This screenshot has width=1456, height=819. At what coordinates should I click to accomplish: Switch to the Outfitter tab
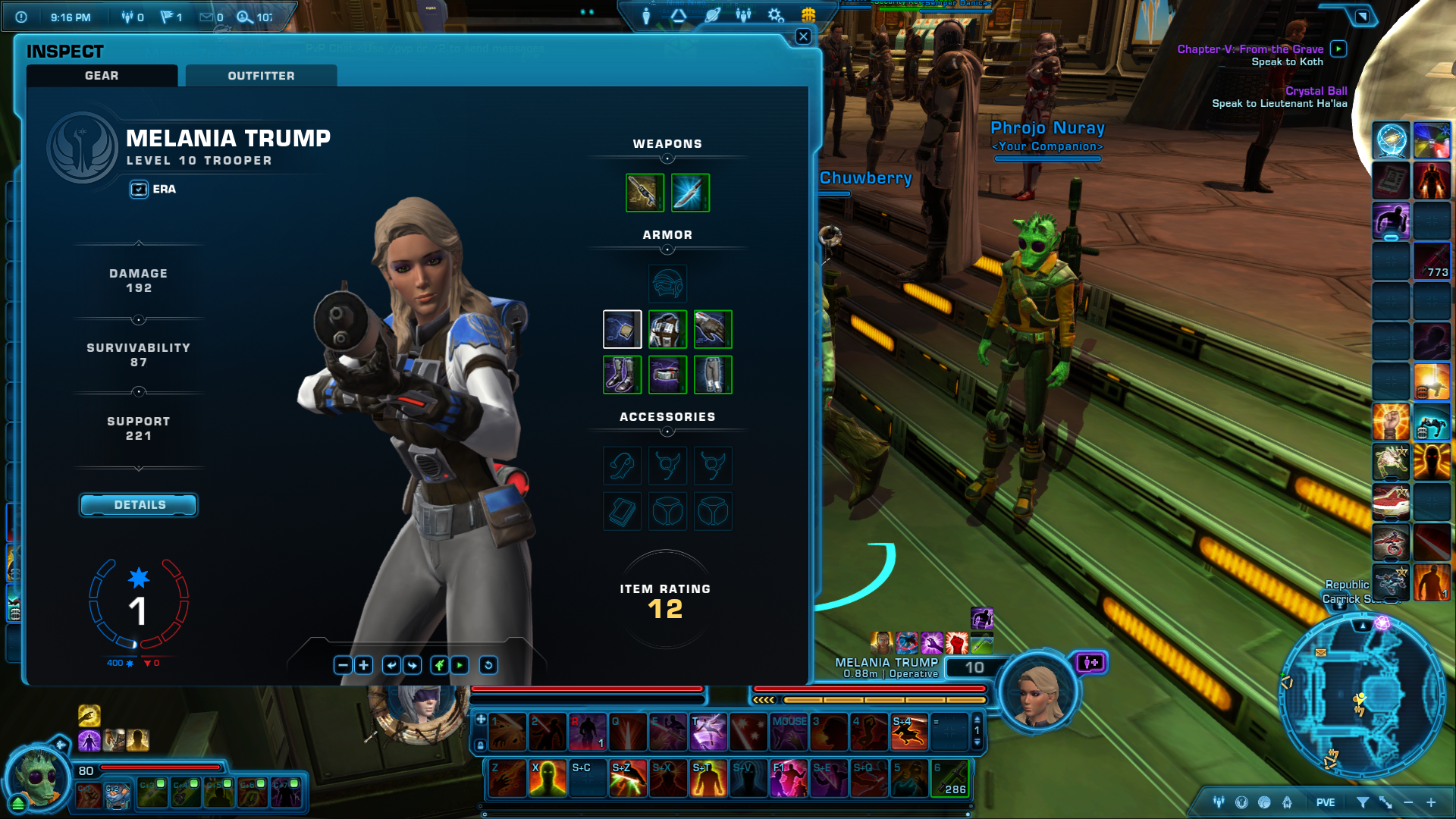261,76
